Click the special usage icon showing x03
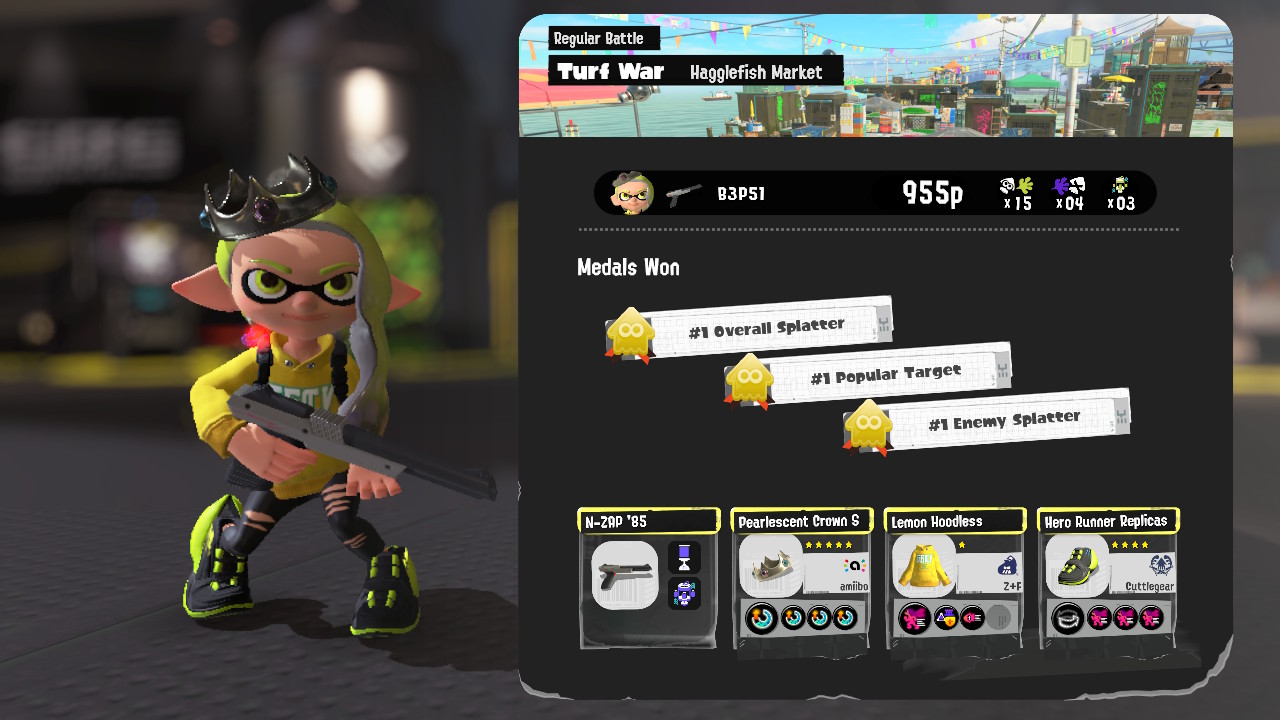1280x720 pixels. [1120, 192]
